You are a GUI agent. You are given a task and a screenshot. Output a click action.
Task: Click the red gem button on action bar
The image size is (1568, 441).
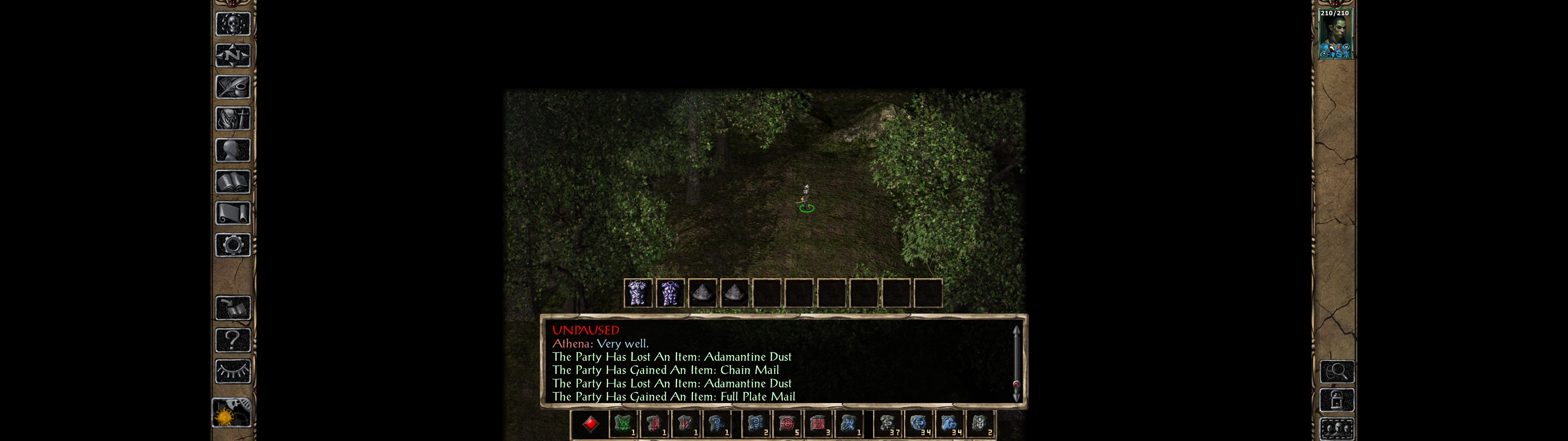590,424
